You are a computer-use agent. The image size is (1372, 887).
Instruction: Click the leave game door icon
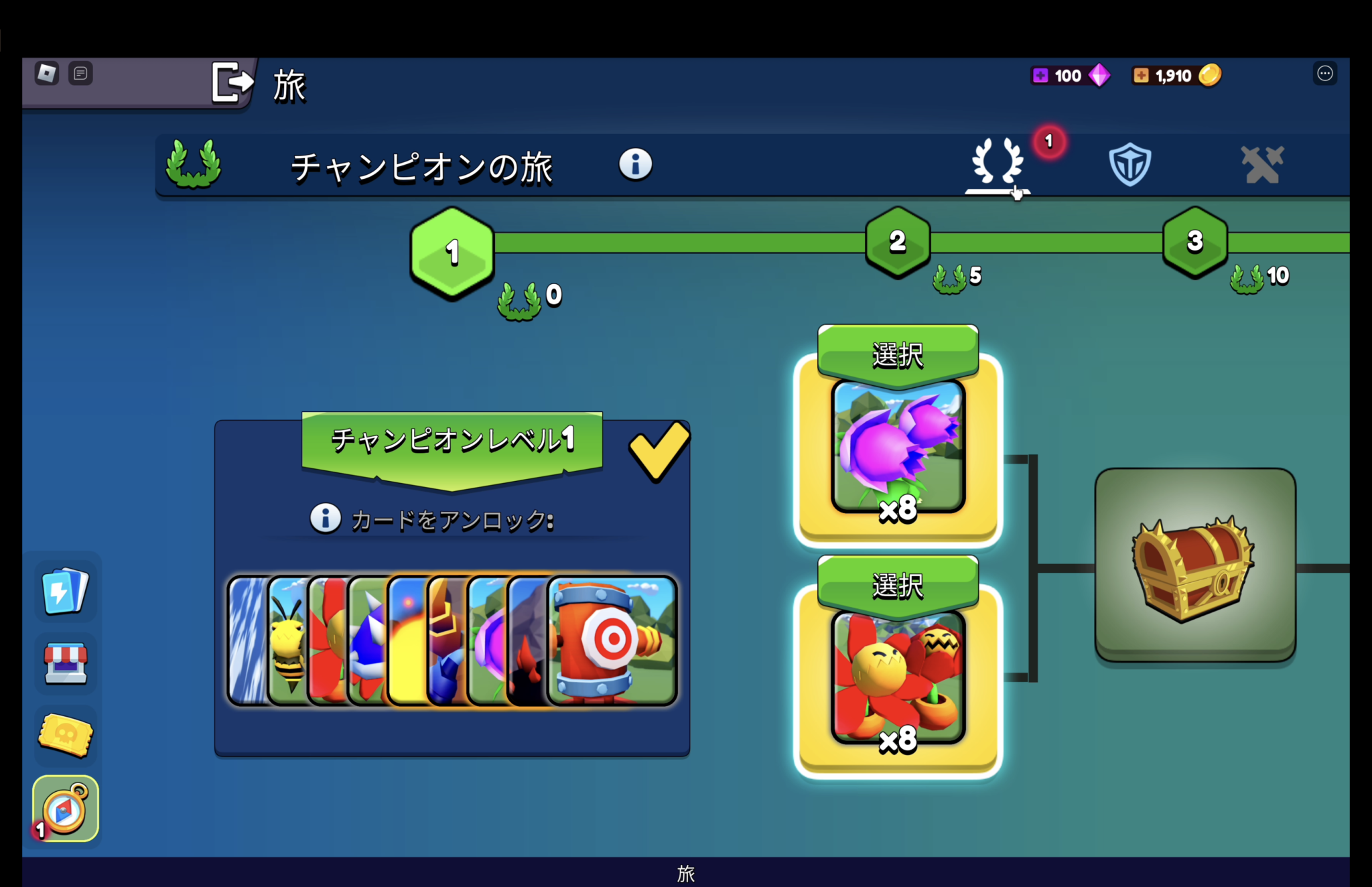(x=232, y=82)
